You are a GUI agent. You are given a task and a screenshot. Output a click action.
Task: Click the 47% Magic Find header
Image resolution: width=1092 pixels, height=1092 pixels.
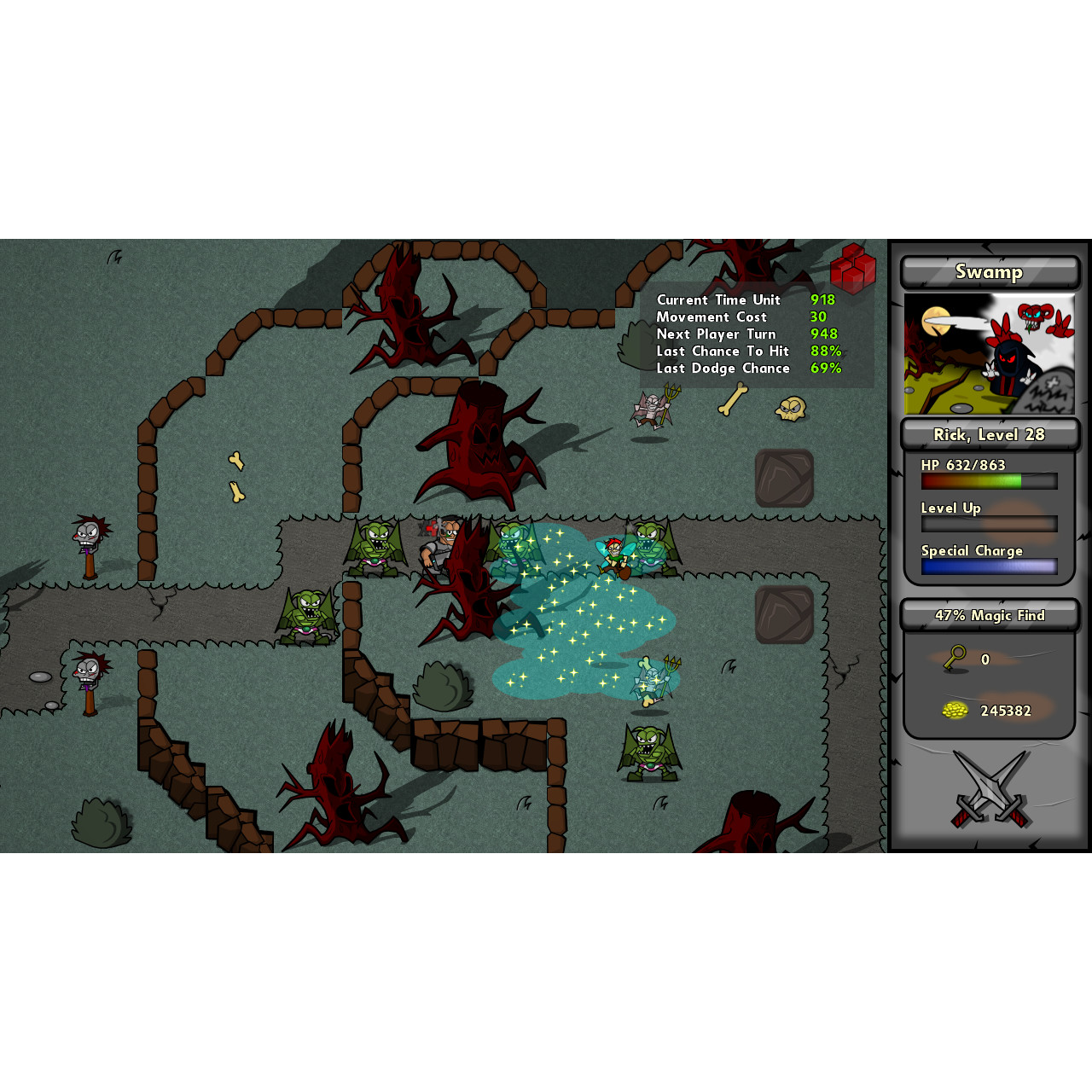(x=990, y=615)
